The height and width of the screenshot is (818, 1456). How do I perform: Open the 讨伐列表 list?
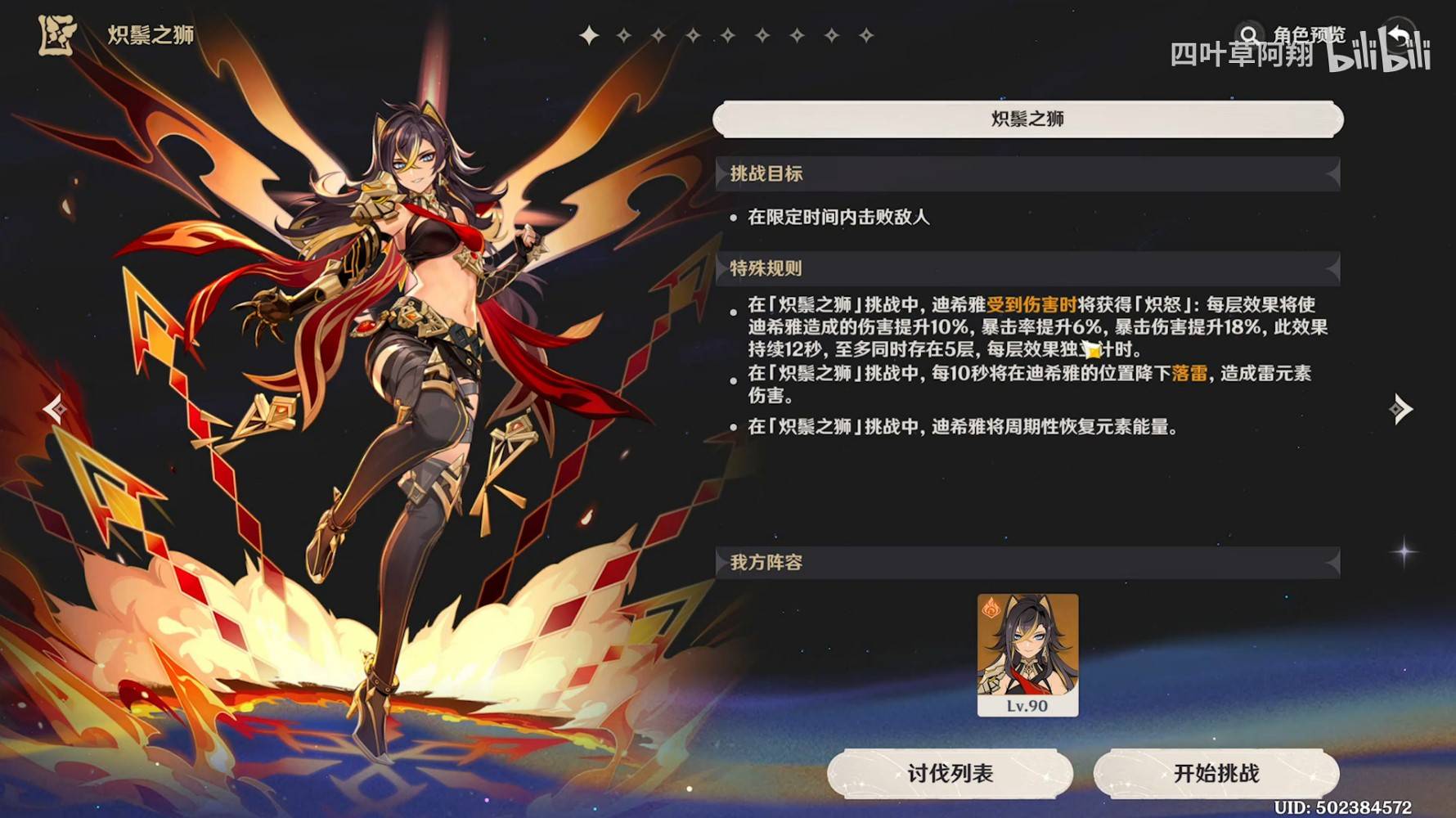tap(949, 772)
